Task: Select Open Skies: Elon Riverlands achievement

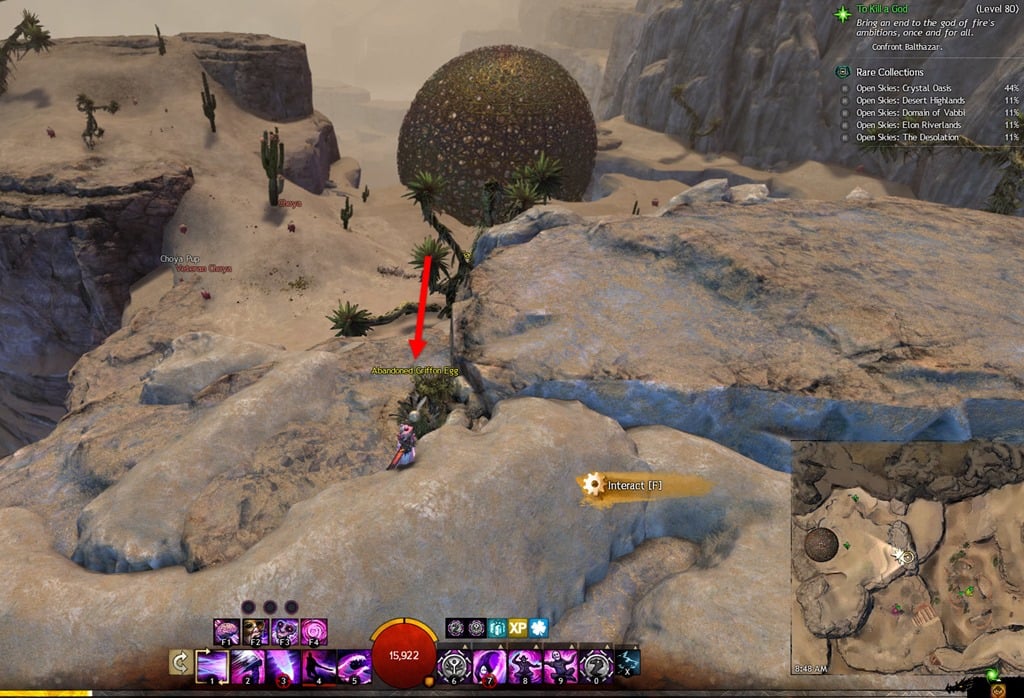Action: click(908, 125)
